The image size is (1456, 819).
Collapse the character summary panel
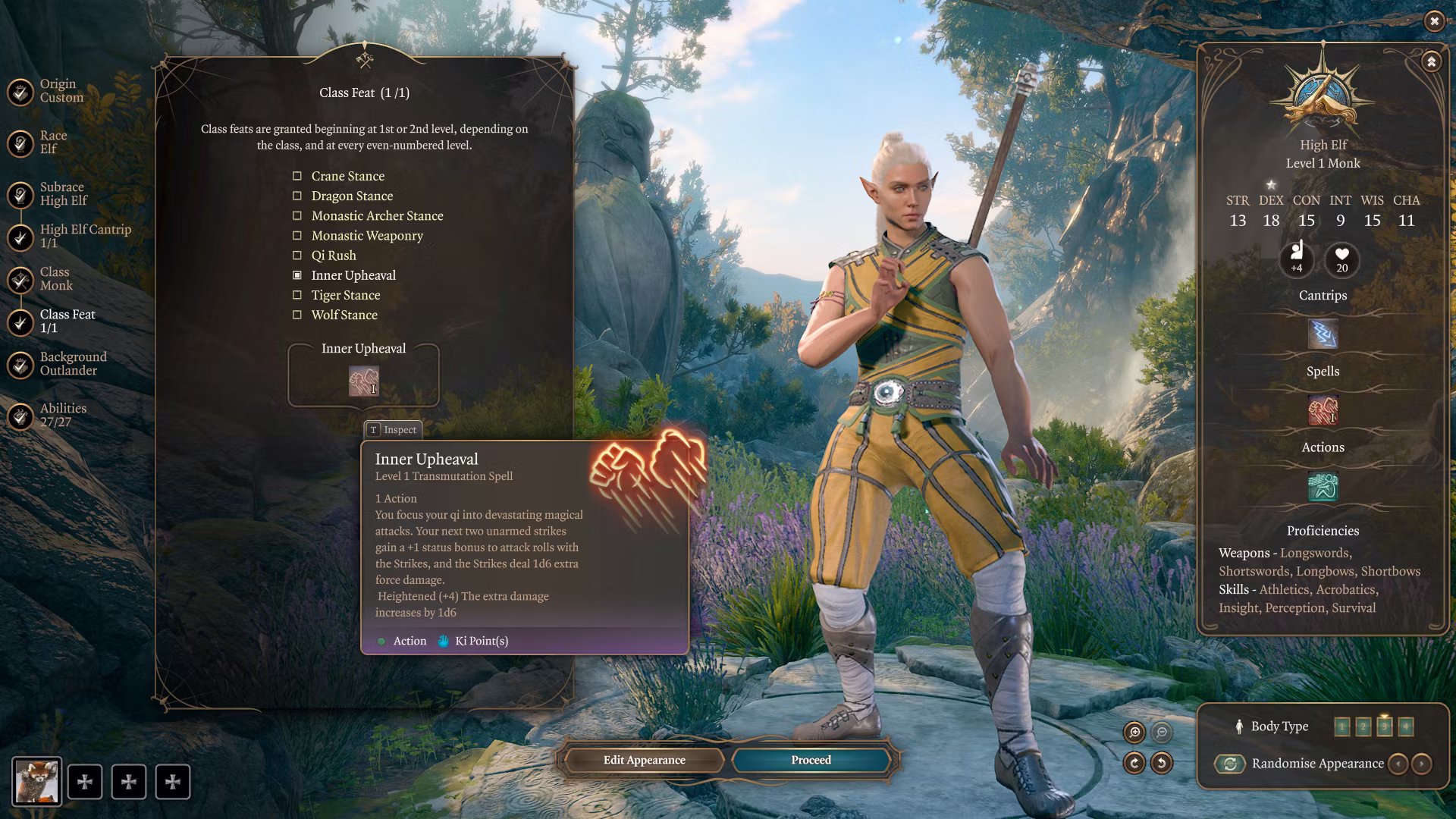click(1431, 61)
